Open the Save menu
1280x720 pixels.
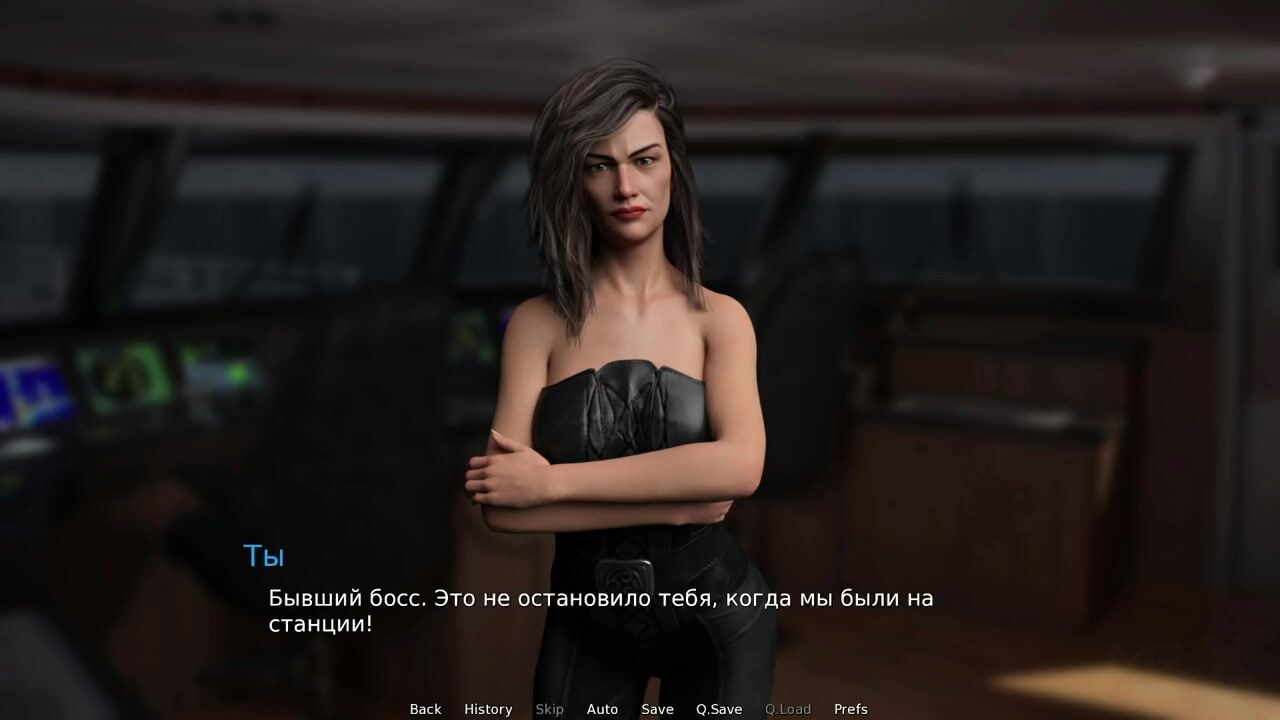tap(657, 709)
